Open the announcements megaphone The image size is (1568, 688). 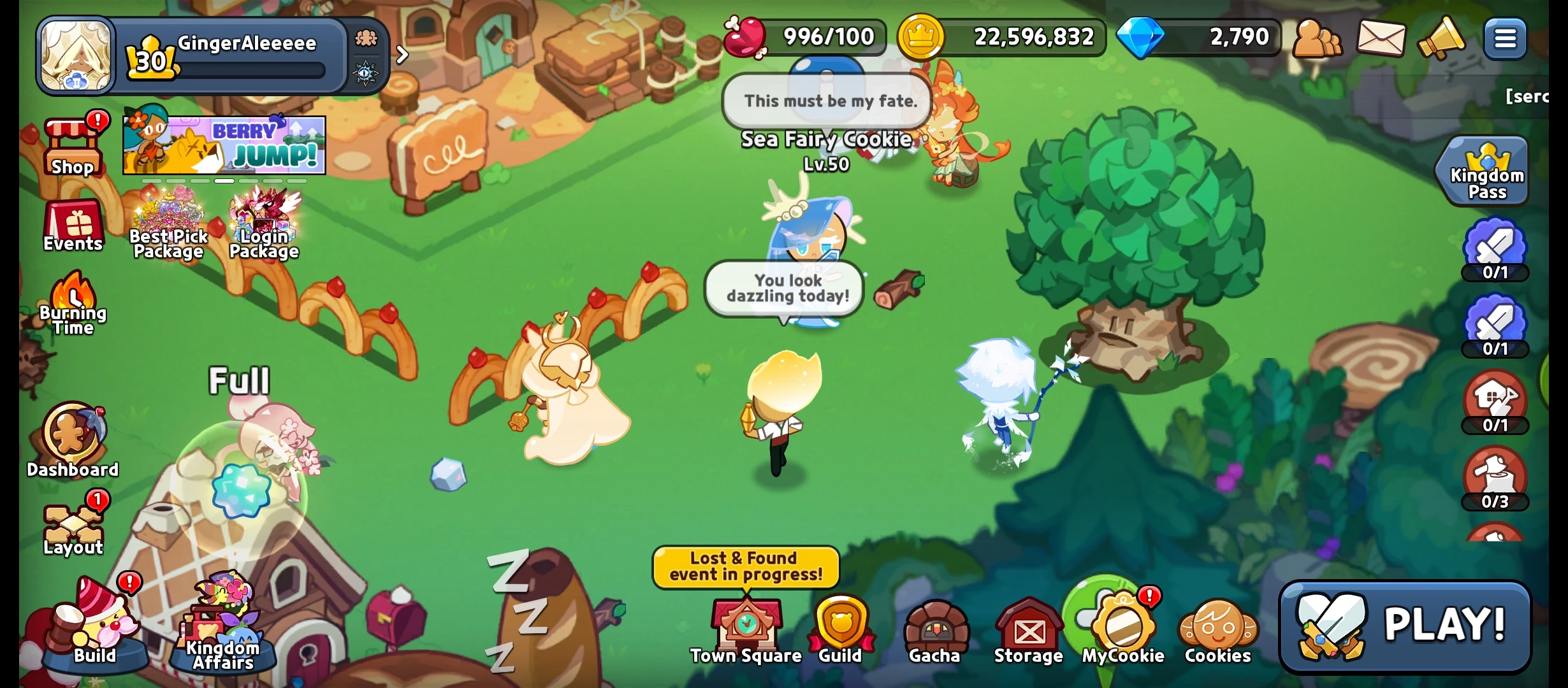(1443, 39)
